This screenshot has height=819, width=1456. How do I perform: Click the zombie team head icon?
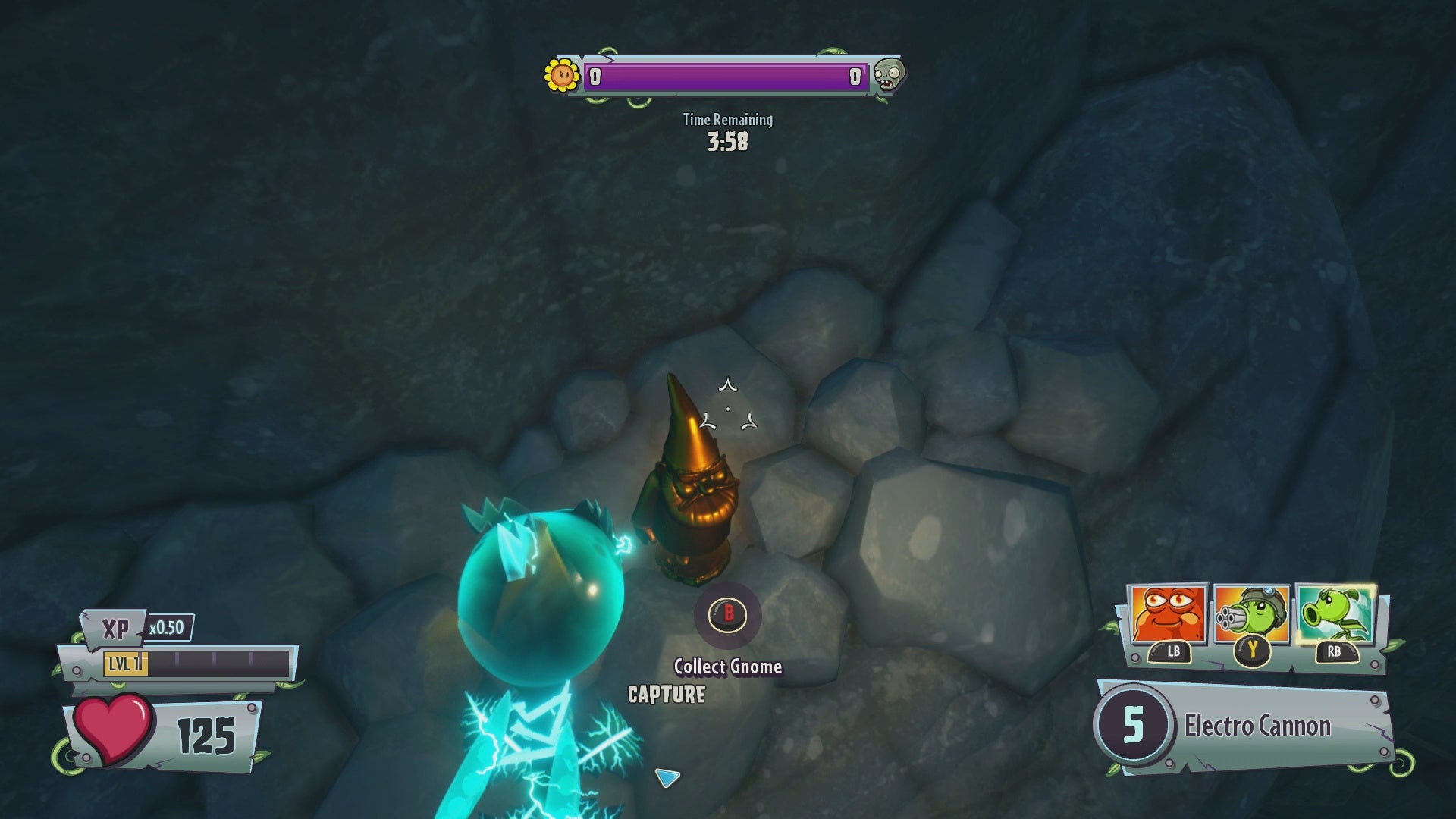pos(888,75)
